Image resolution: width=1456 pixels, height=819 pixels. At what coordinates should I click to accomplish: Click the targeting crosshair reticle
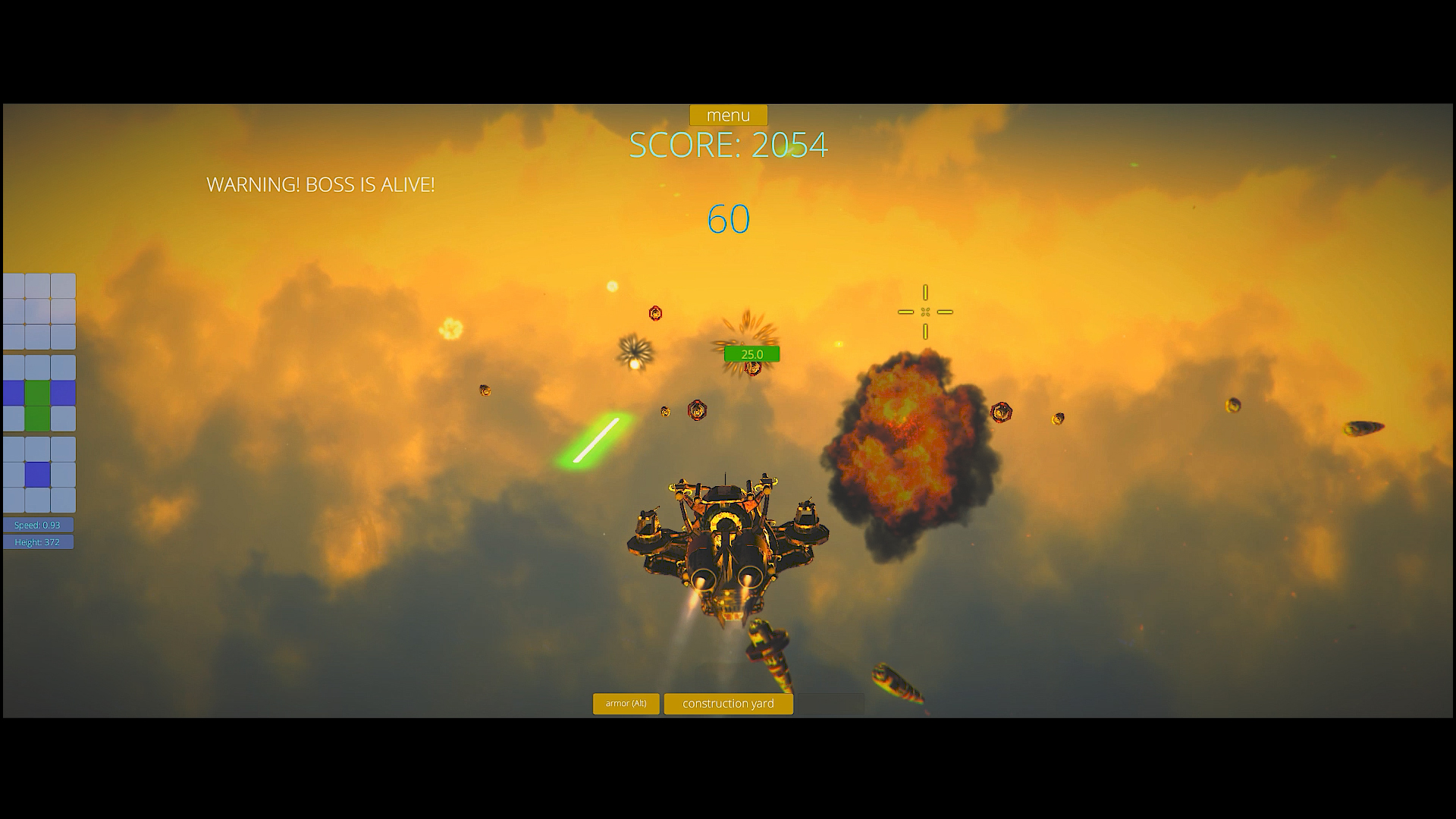[x=924, y=311]
